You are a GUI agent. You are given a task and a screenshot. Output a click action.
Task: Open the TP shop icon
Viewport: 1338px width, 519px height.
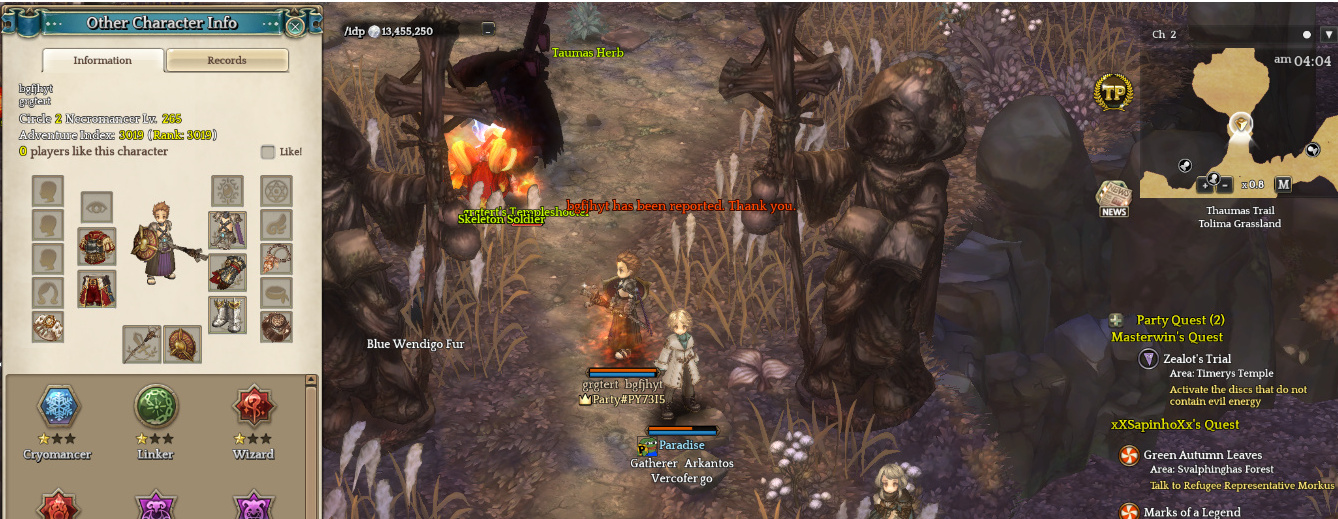[x=1113, y=93]
